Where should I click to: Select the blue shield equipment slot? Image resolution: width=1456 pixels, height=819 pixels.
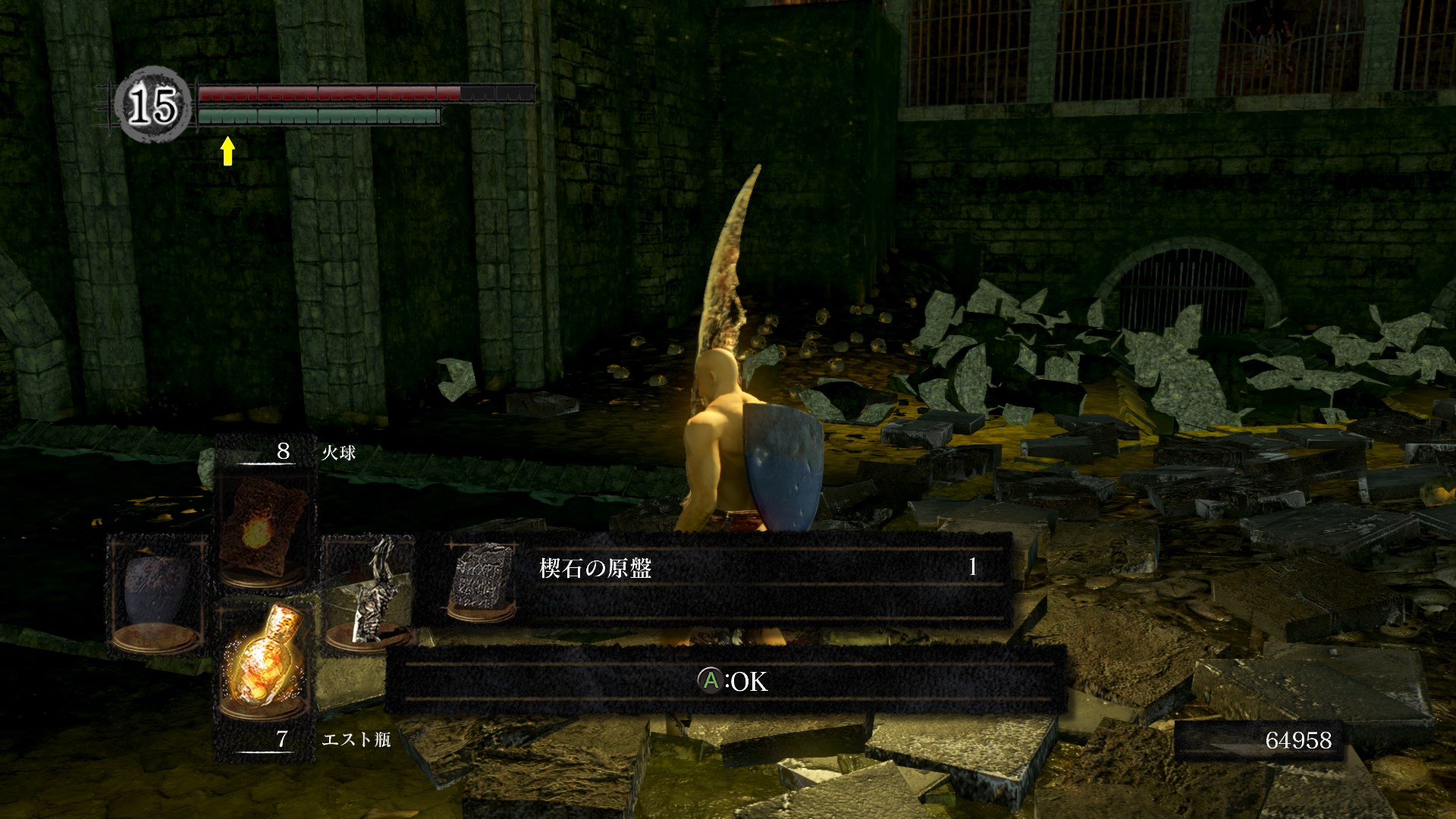(157, 595)
